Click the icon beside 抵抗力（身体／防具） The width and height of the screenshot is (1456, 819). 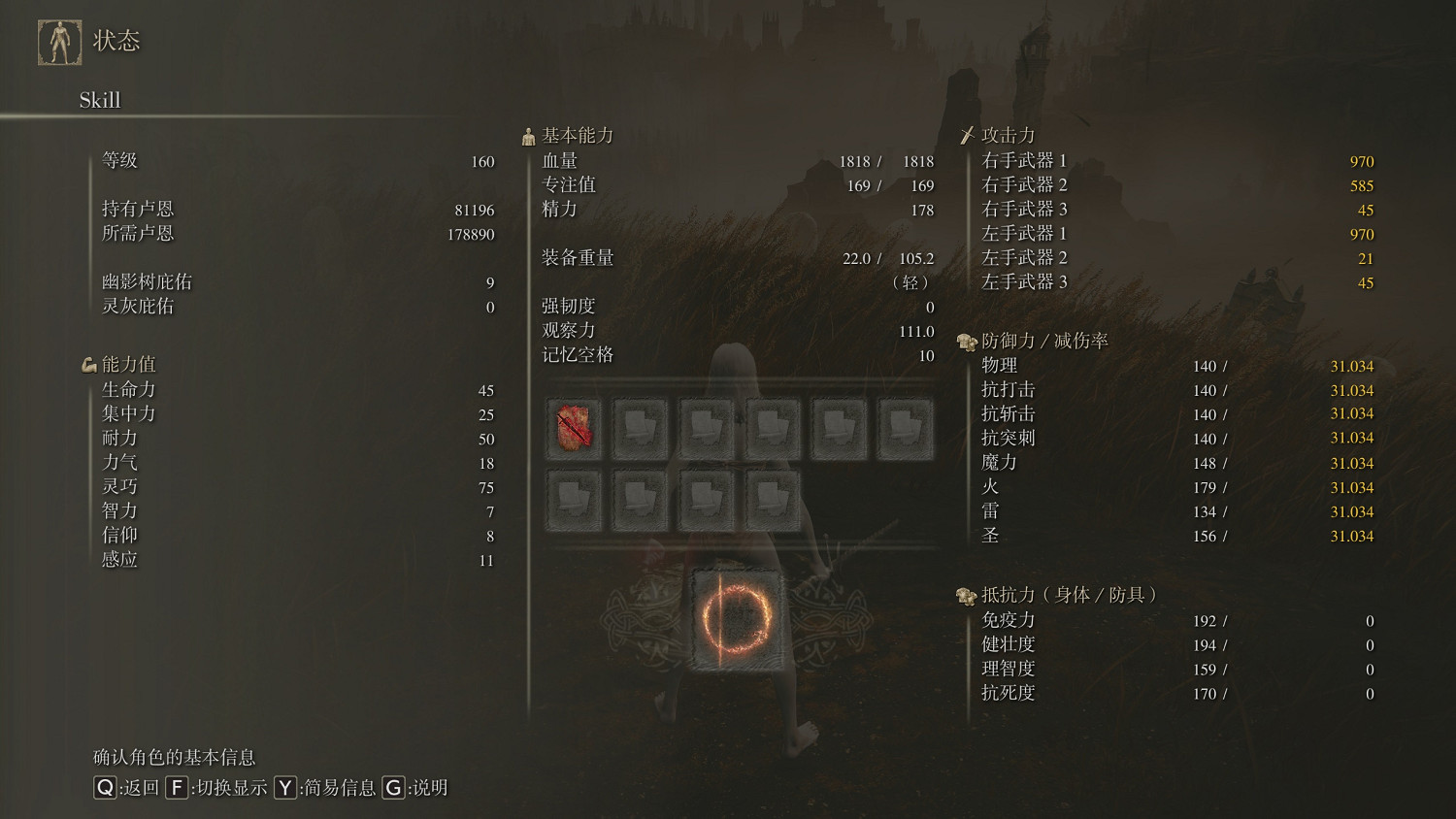coord(965,596)
